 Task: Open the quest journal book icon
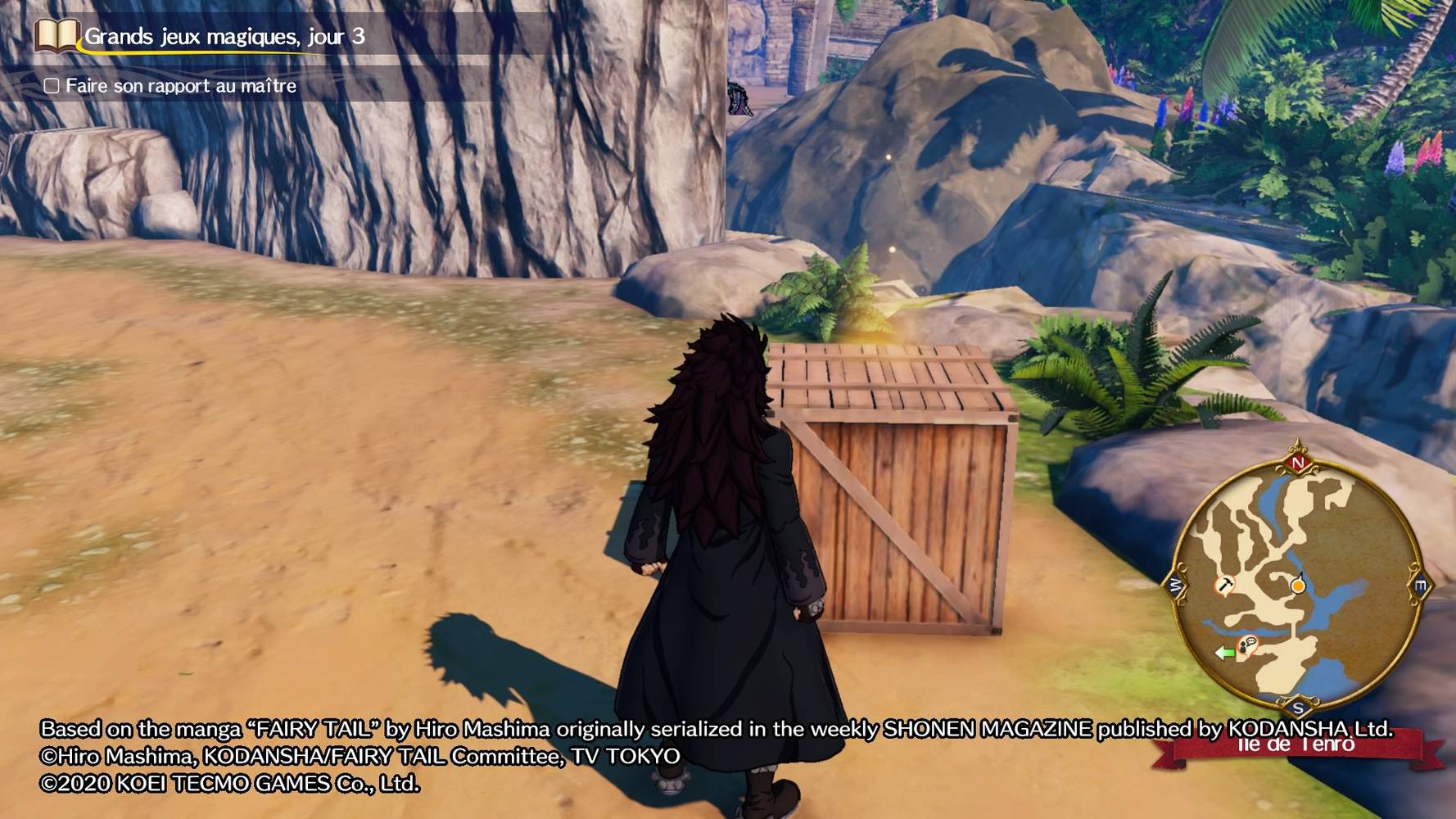point(57,36)
